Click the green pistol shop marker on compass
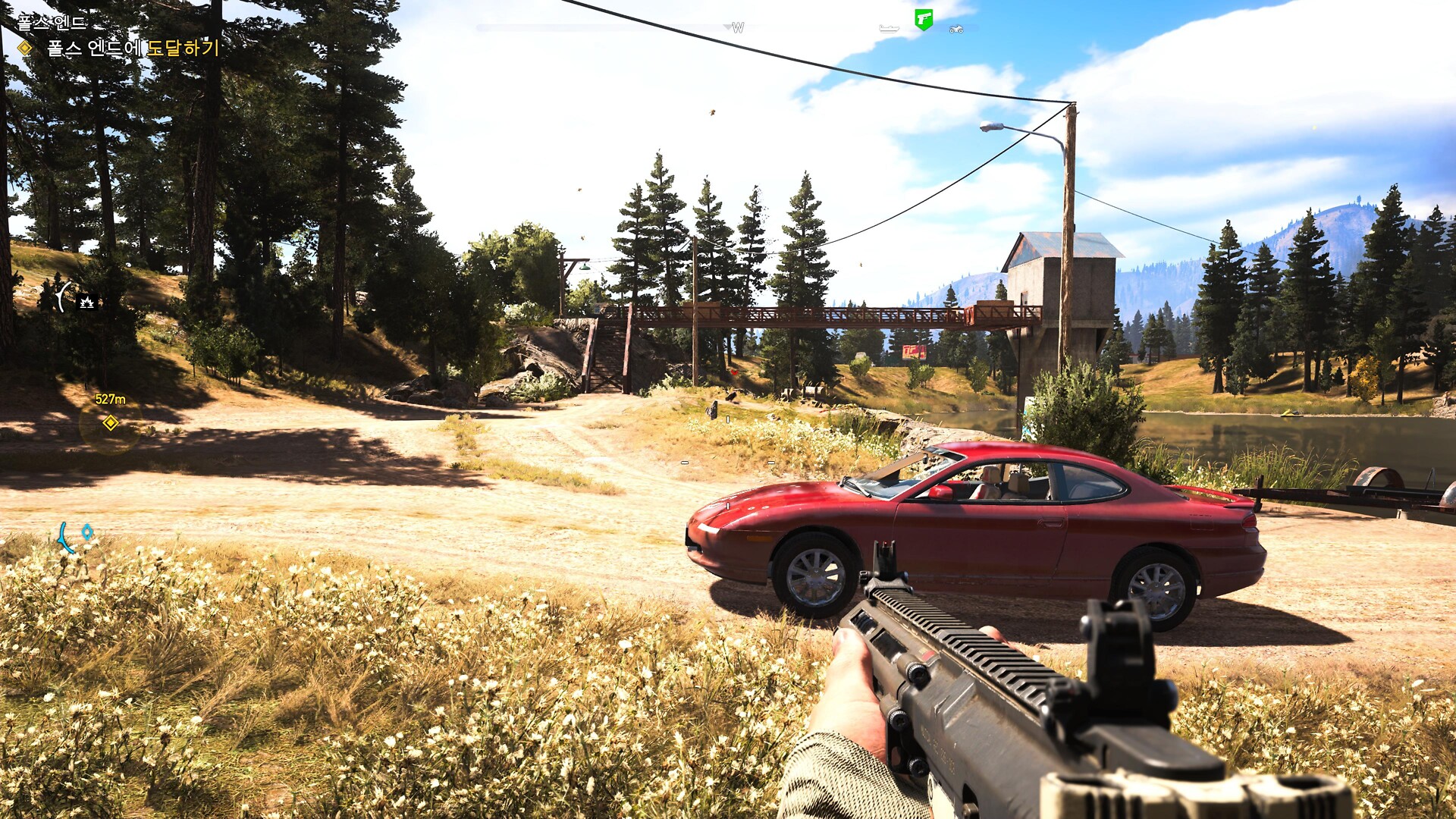 pos(923,19)
